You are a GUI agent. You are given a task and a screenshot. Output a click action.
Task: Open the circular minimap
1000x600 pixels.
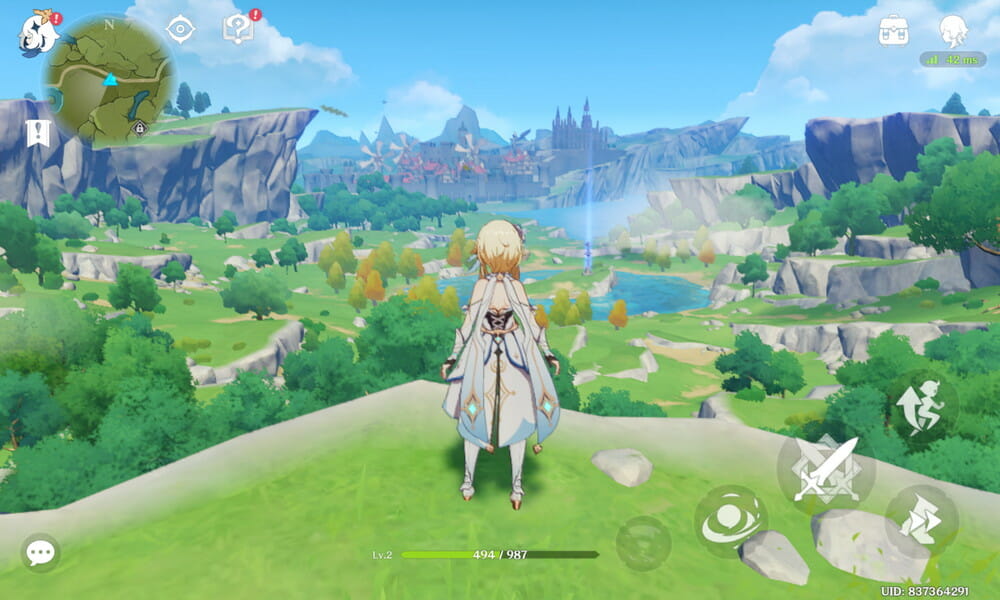pyautogui.click(x=108, y=80)
